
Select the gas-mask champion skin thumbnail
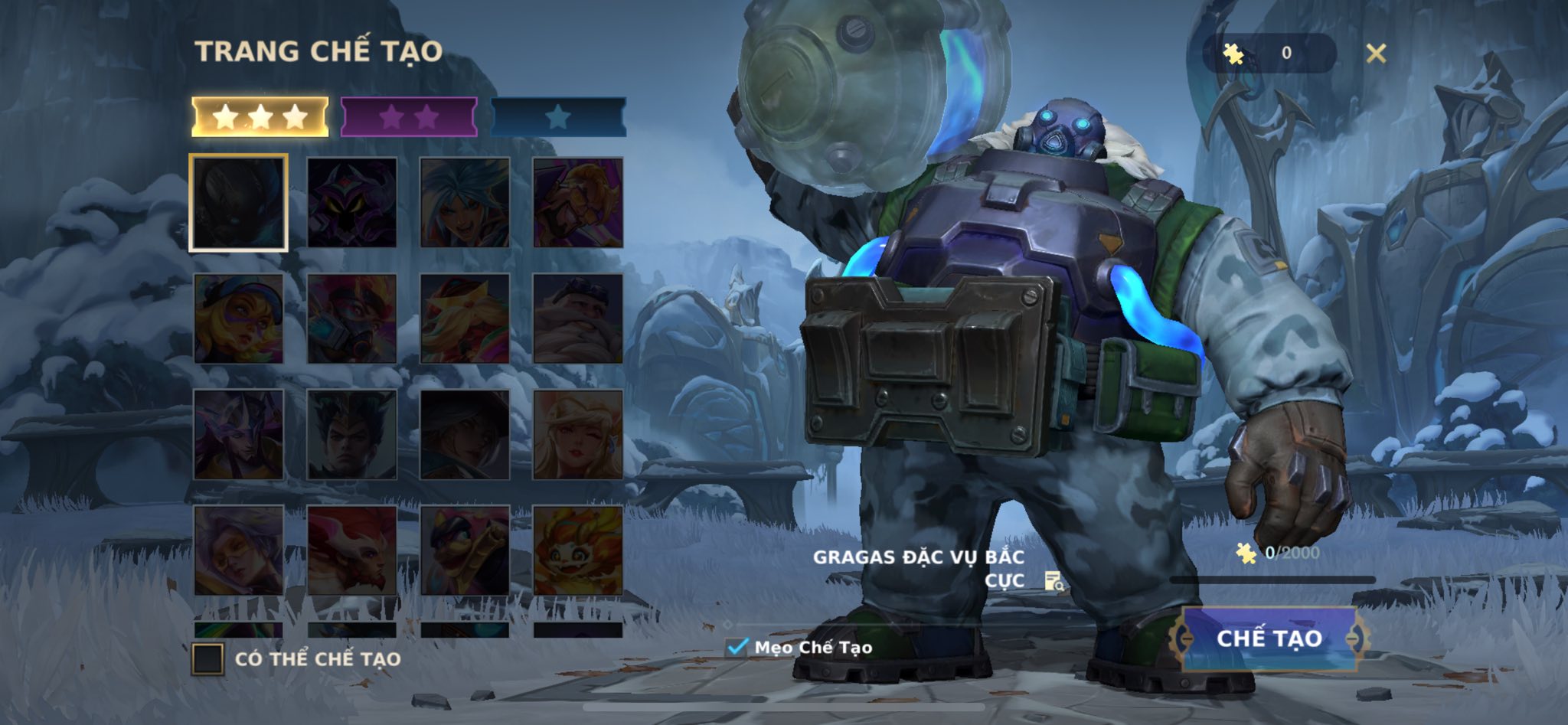[352, 318]
